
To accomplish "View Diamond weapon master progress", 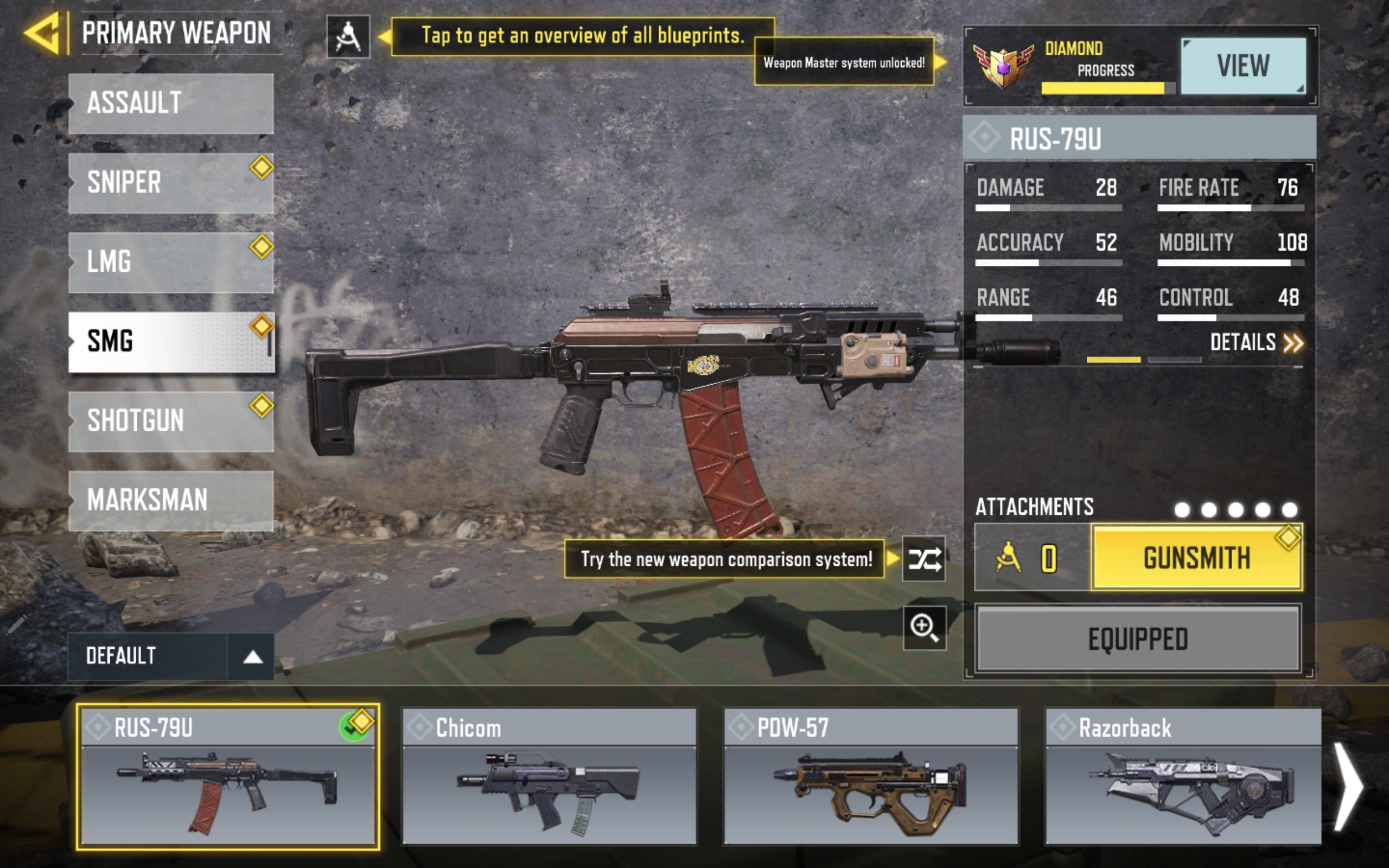I will tap(1243, 66).
